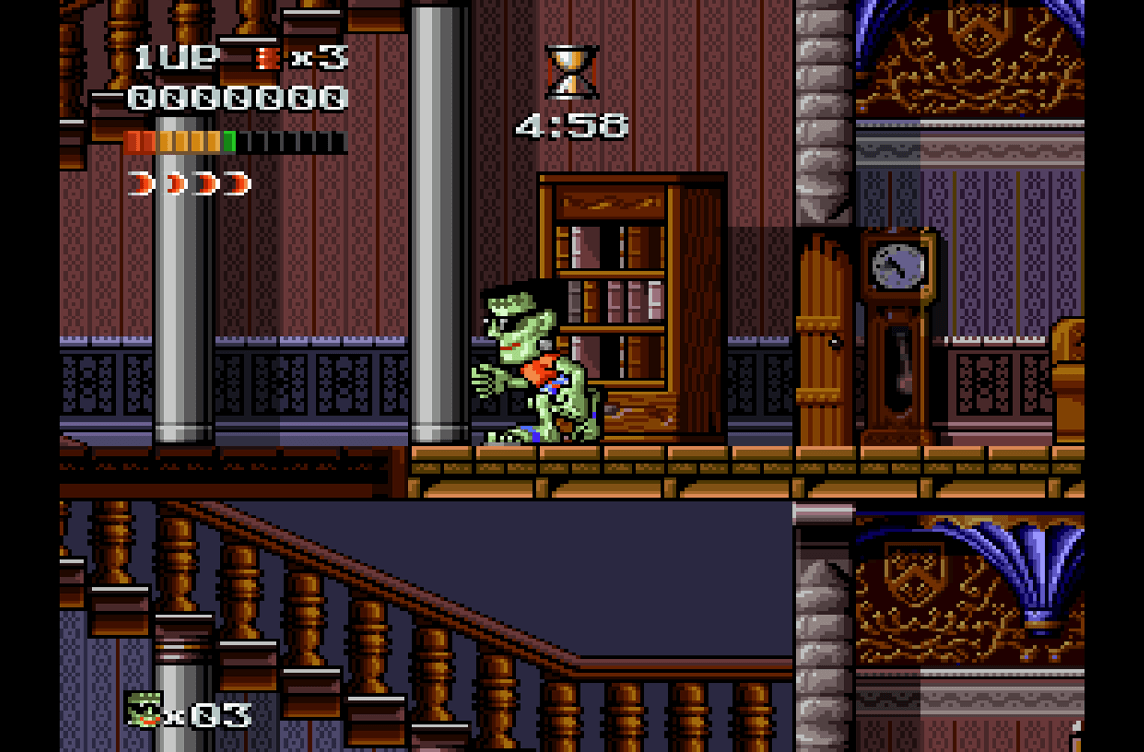Select the green monster head lives icon
Image resolution: width=1144 pixels, height=752 pixels.
[144, 709]
